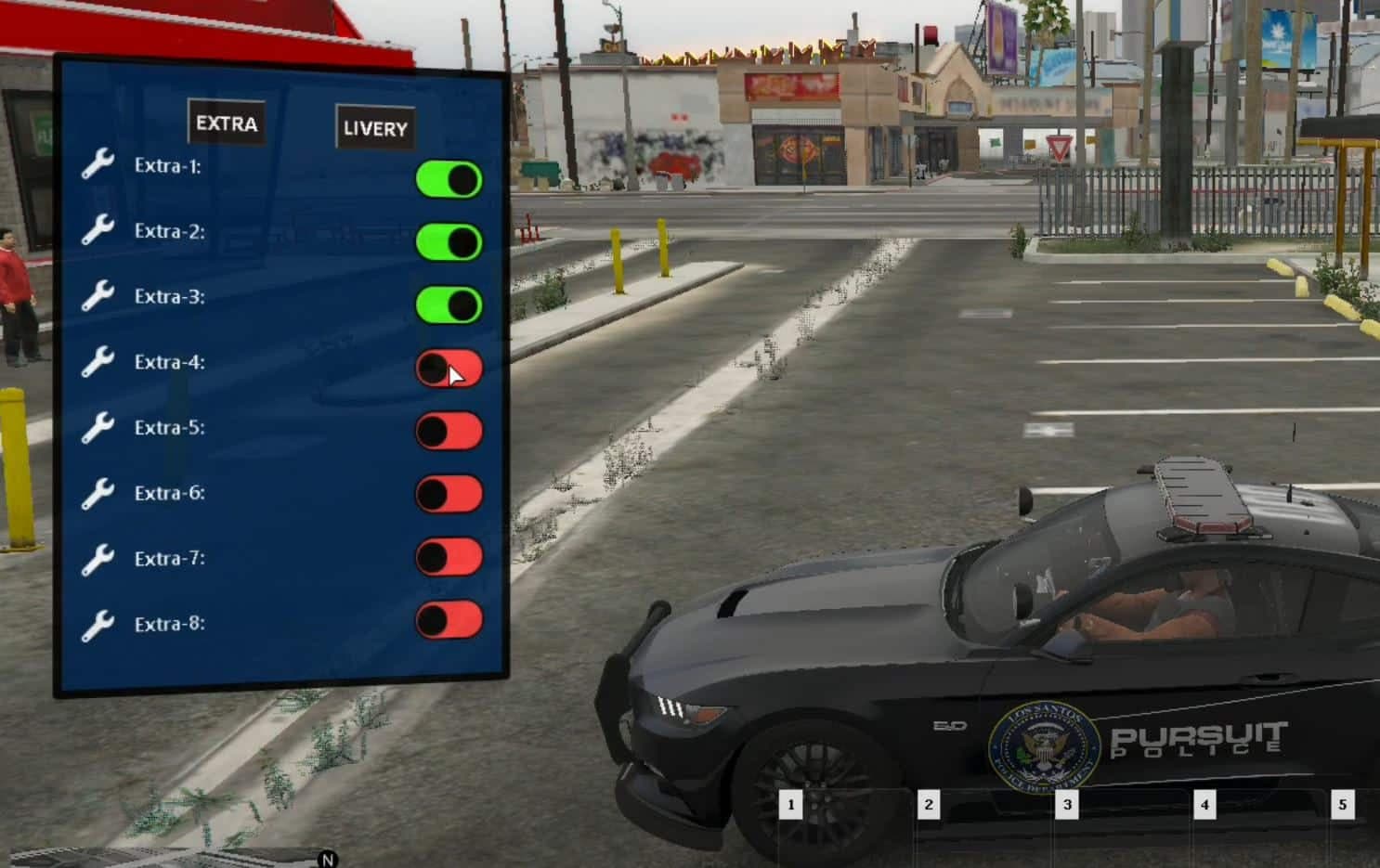This screenshot has height=868, width=1380.
Task: Activate the Extra-8 toggle
Action: (449, 618)
